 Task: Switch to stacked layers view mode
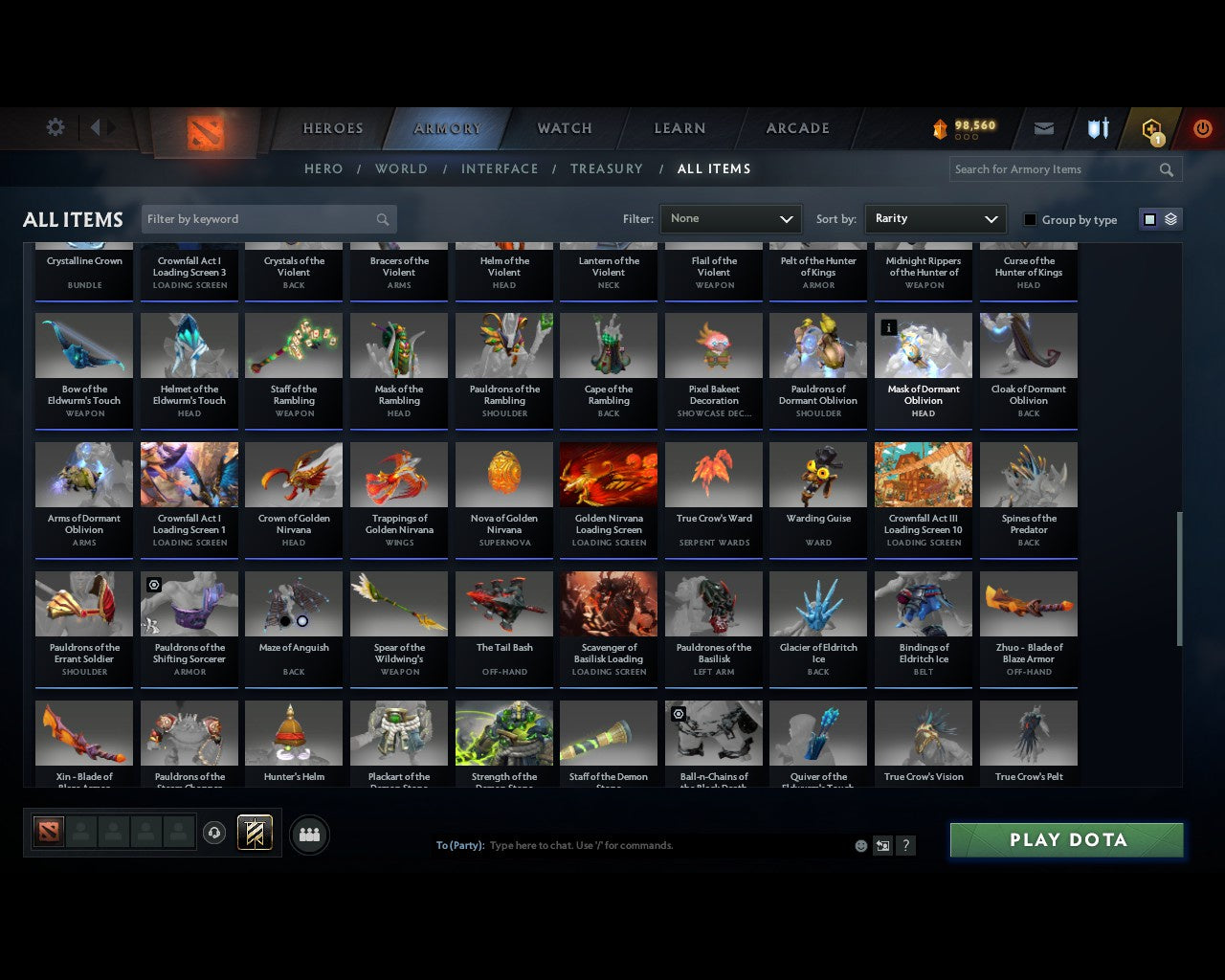[x=1168, y=218]
